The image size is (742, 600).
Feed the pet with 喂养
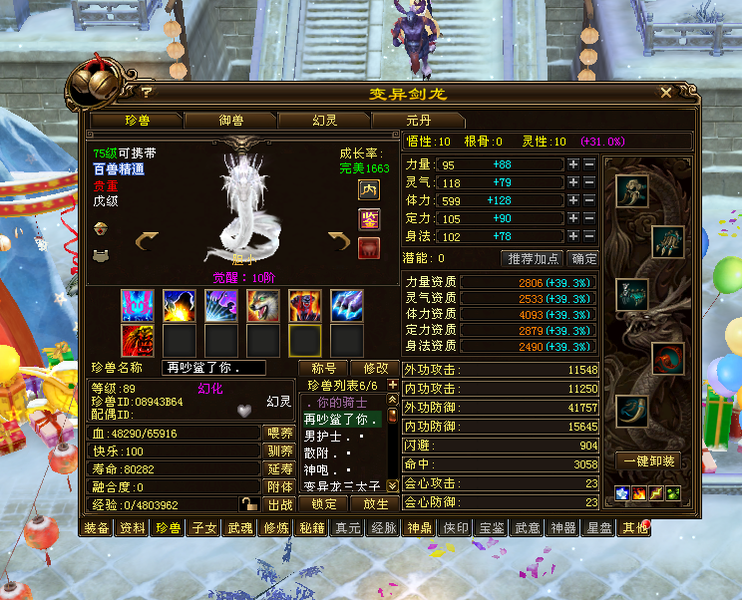[277, 433]
